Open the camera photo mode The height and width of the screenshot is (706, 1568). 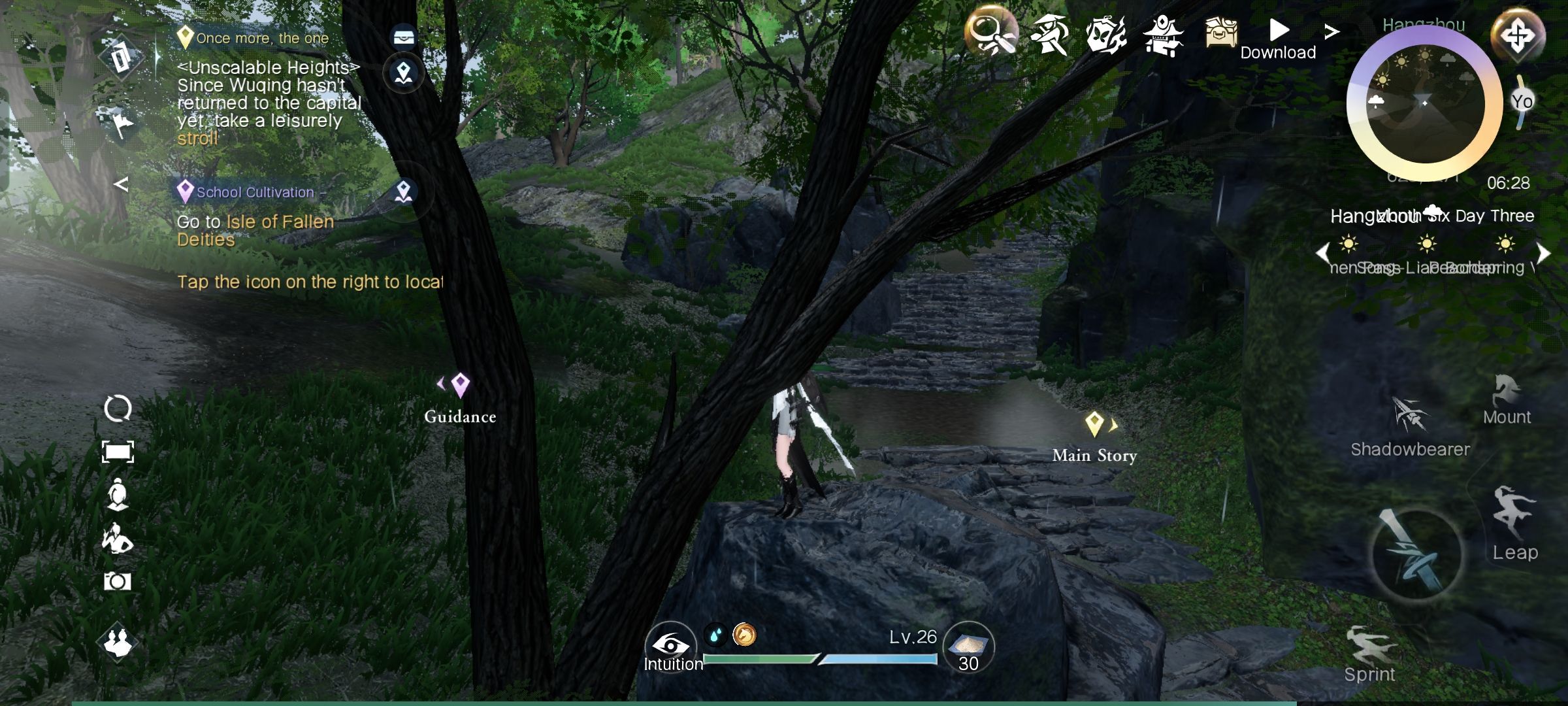coord(118,581)
